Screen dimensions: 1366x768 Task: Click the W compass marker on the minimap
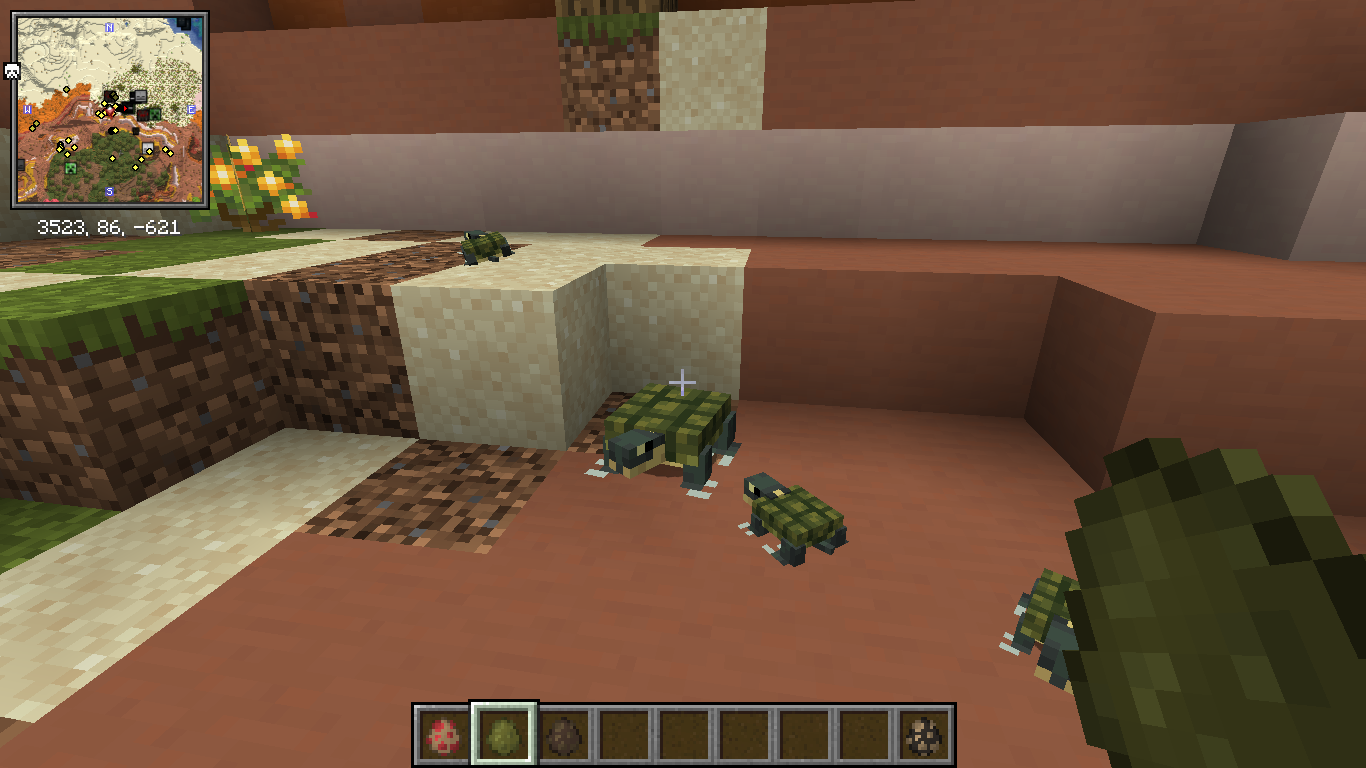click(x=27, y=109)
